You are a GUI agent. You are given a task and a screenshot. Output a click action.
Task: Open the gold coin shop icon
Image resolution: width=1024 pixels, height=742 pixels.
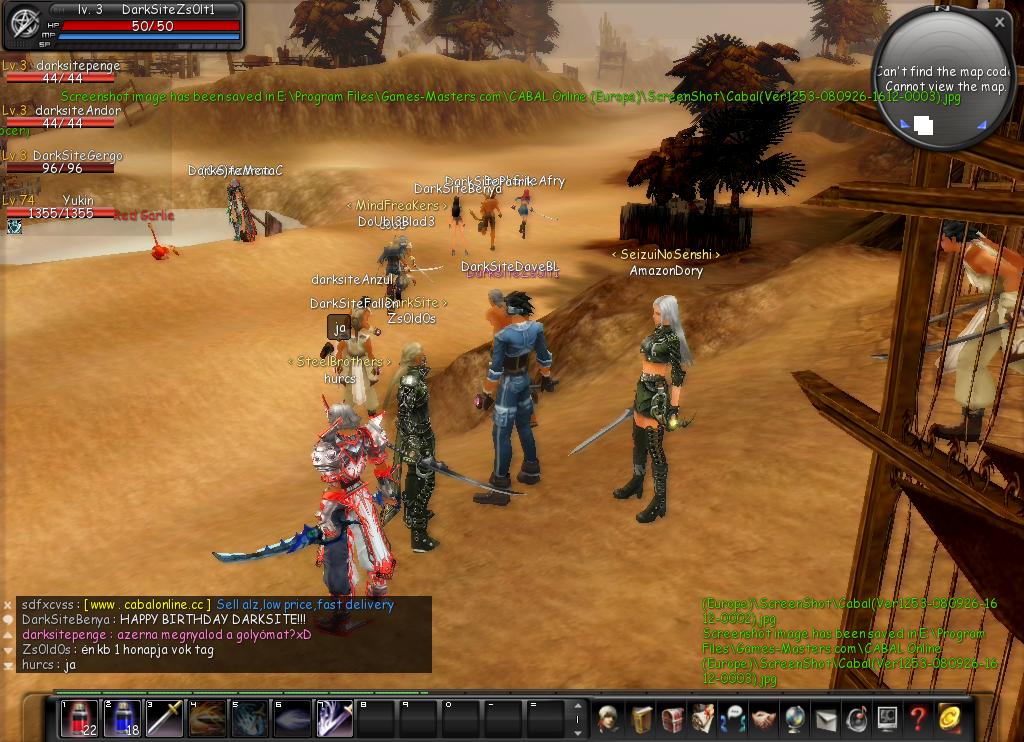948,718
